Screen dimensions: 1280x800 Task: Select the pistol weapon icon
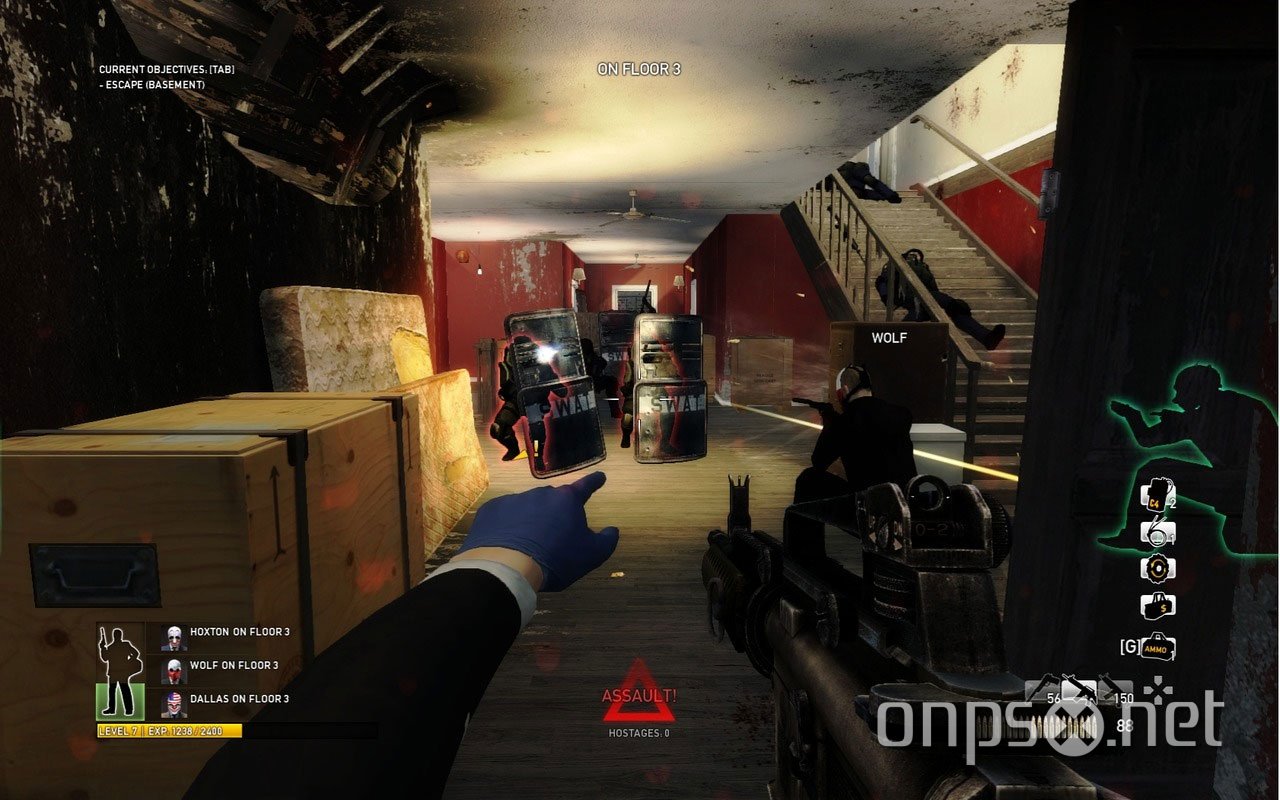click(1045, 687)
